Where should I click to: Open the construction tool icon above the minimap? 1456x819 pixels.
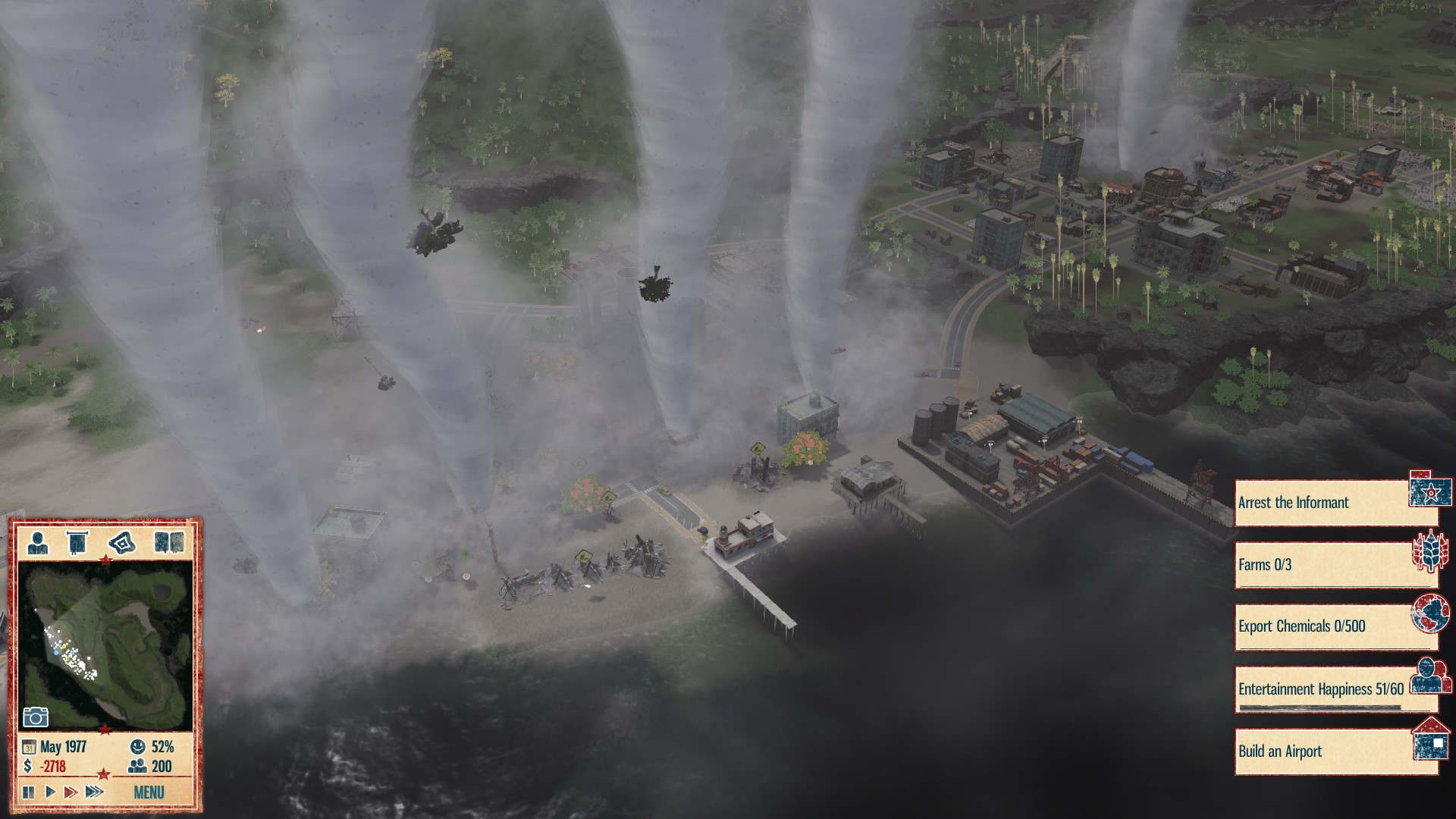121,541
